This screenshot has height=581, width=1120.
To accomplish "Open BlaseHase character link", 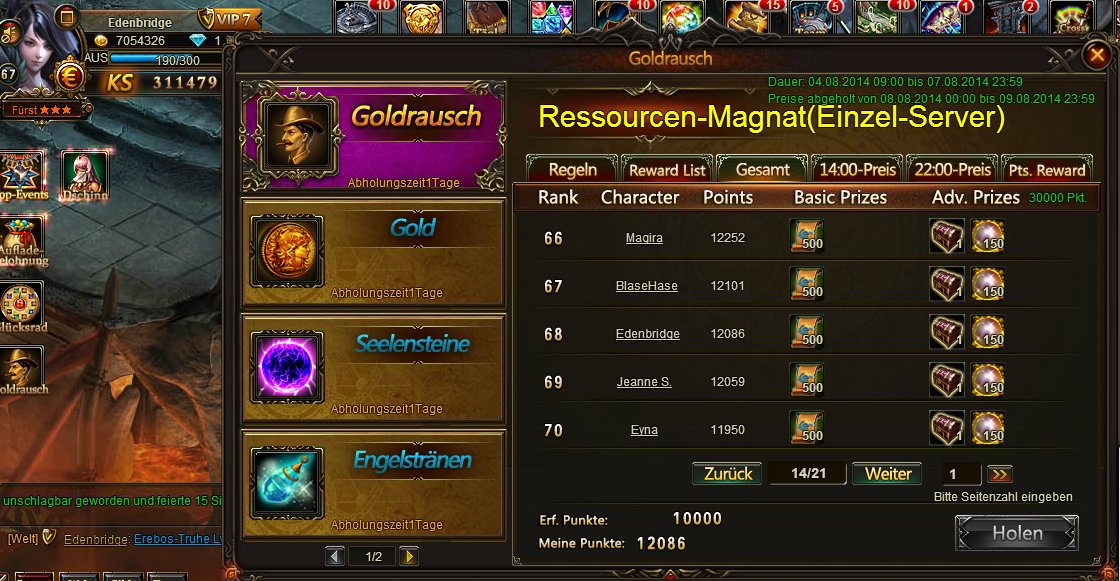I will click(x=646, y=286).
